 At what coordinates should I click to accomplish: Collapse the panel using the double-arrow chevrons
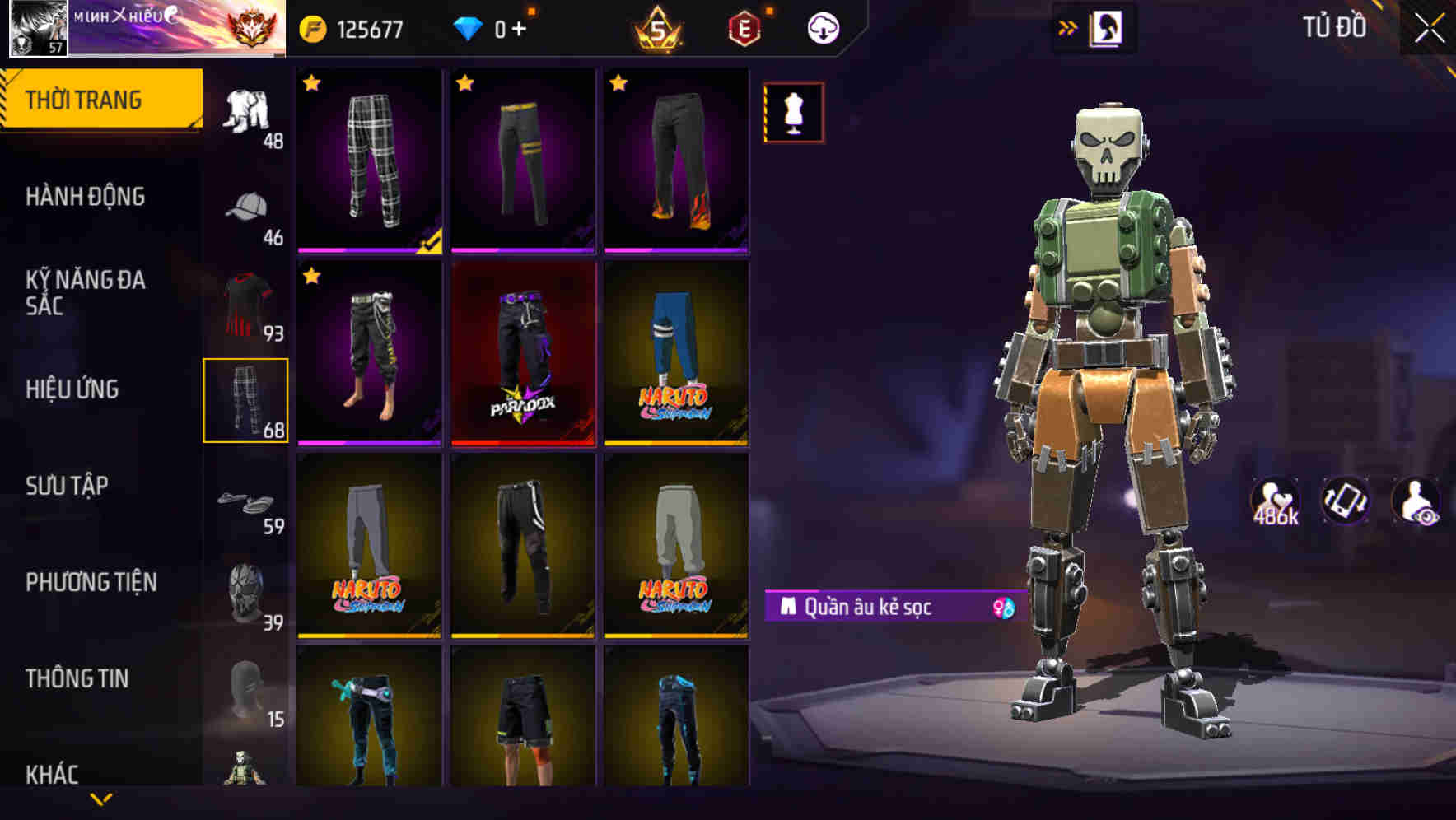[1066, 26]
